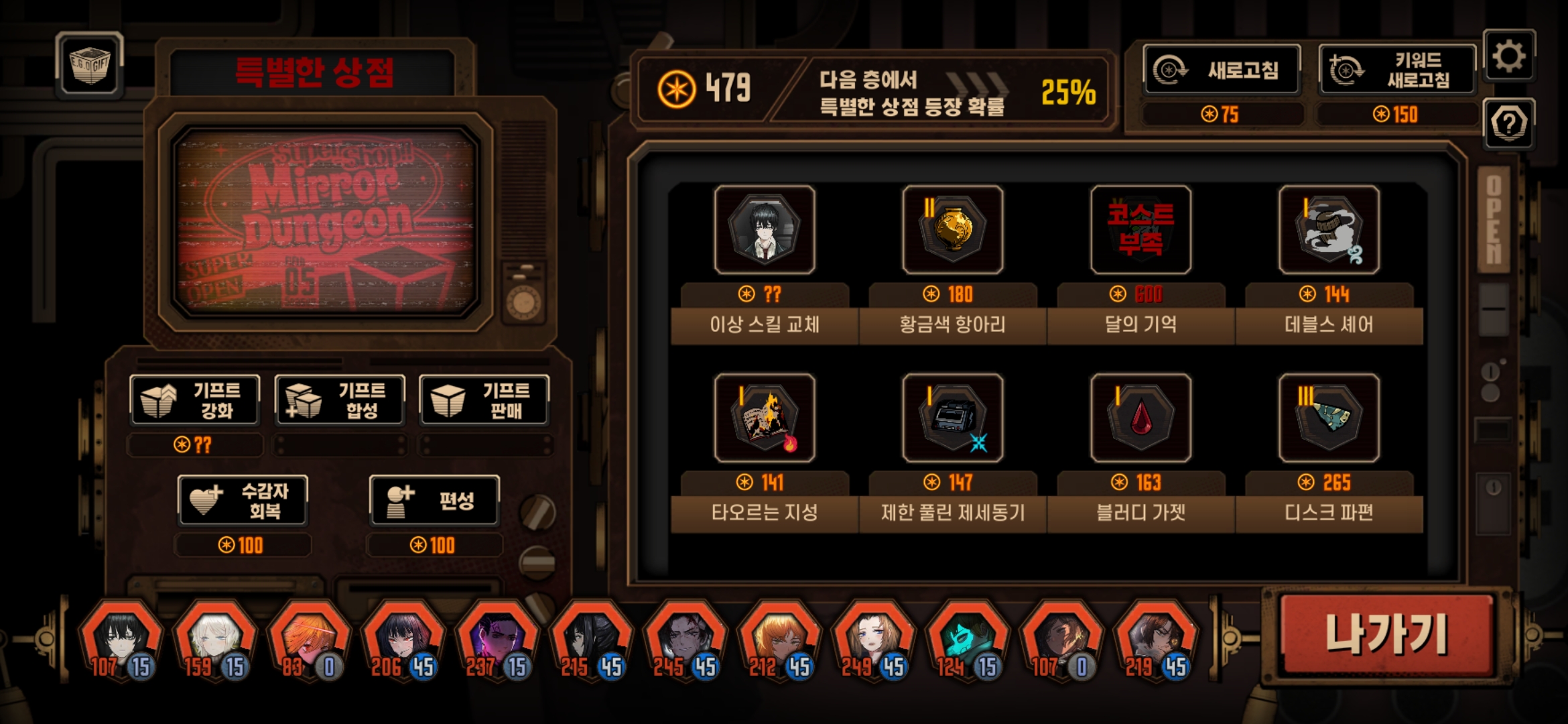Viewport: 1568px width, 724px height.
Task: Select the 이상 스킬 교체 shop item
Action: tap(765, 230)
